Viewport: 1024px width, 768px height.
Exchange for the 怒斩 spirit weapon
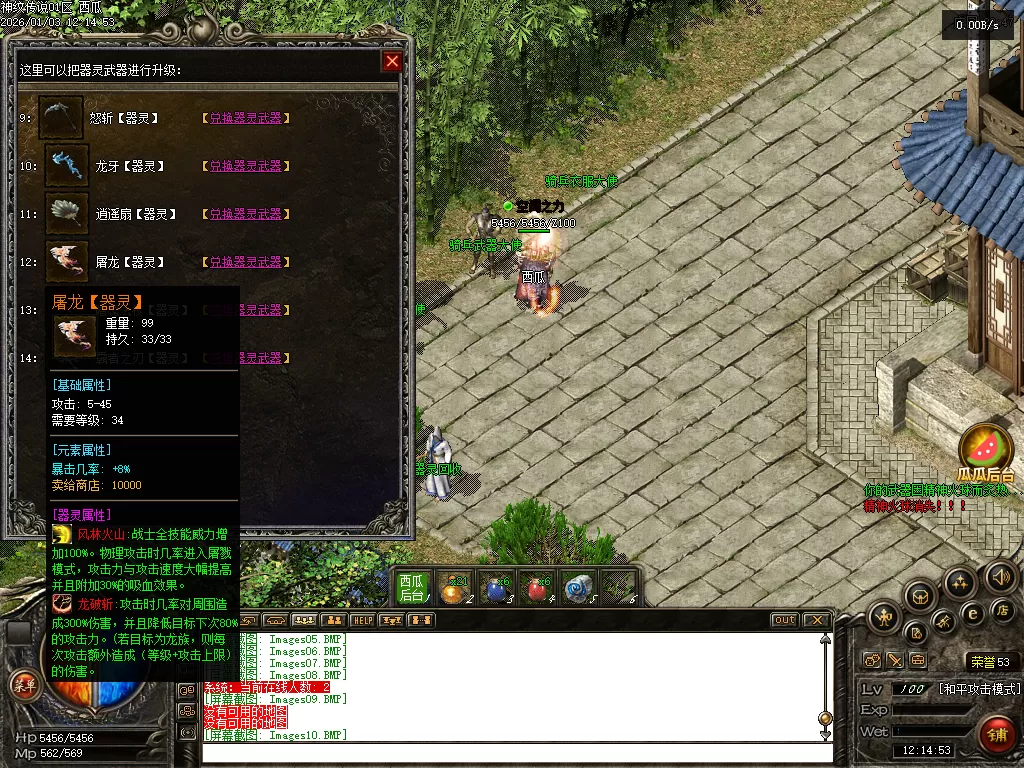245,118
